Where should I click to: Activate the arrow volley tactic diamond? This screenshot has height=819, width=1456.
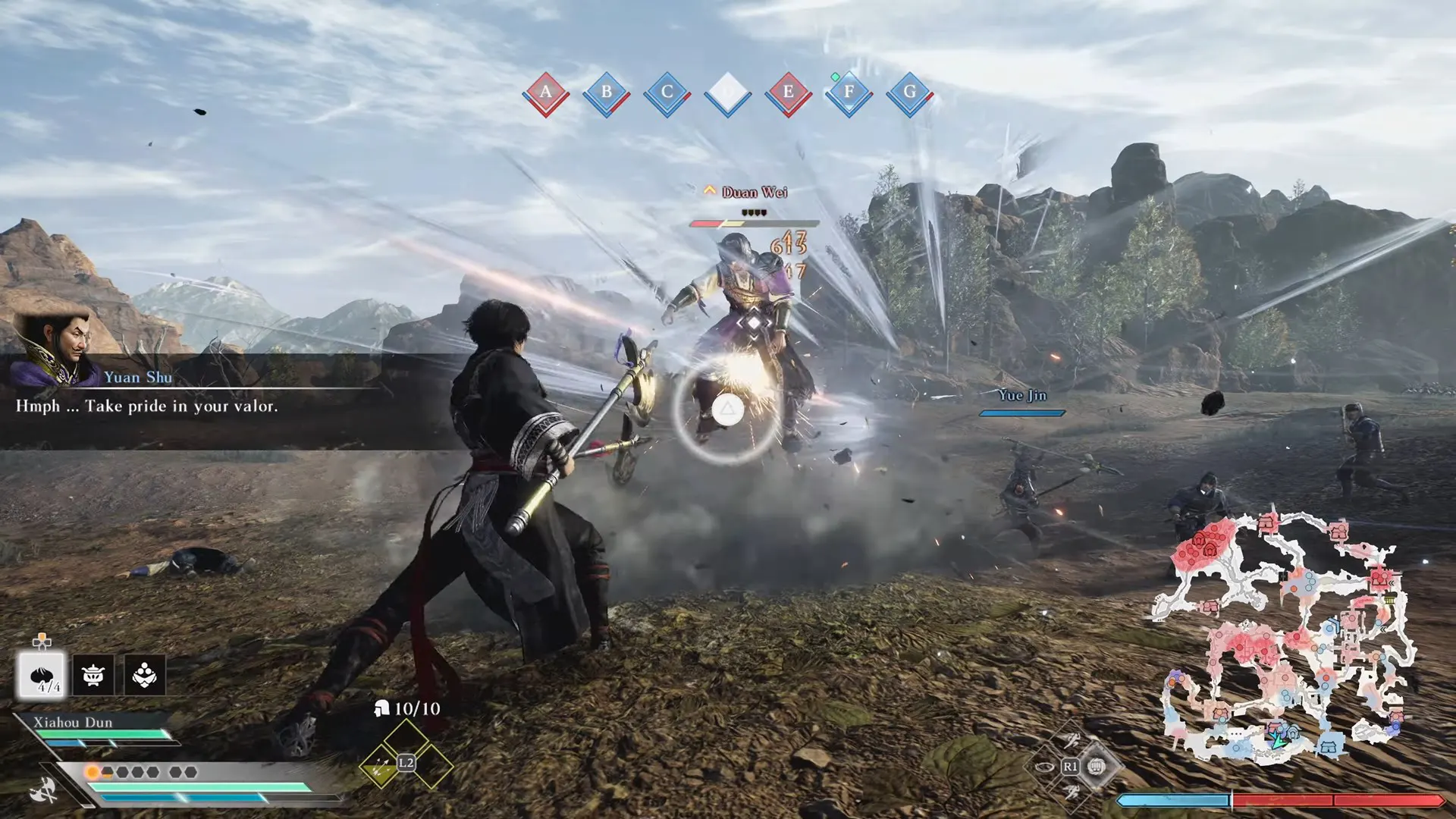pyautogui.click(x=380, y=767)
